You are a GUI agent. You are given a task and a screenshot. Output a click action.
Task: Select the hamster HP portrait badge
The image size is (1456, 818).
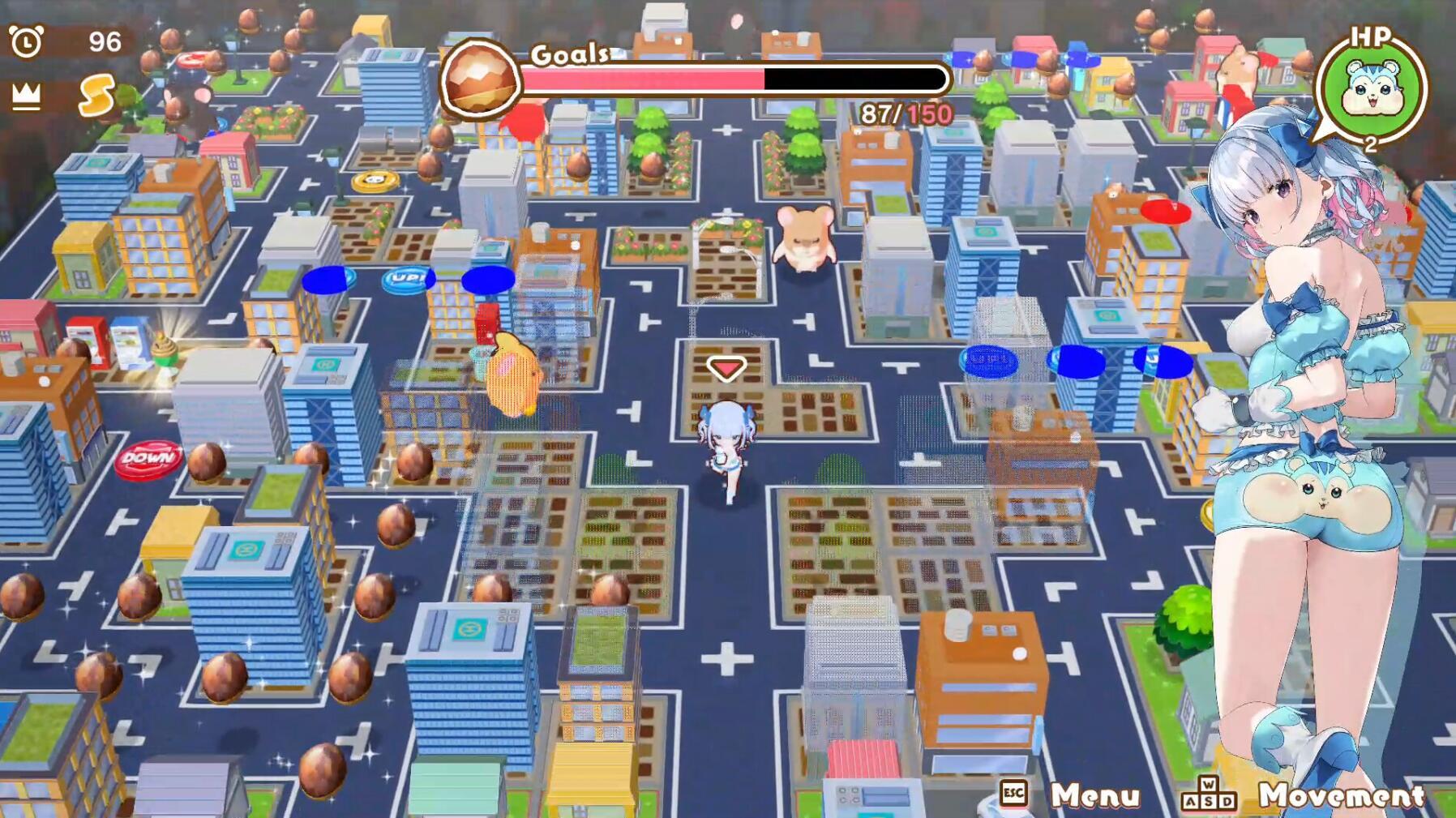[1374, 85]
